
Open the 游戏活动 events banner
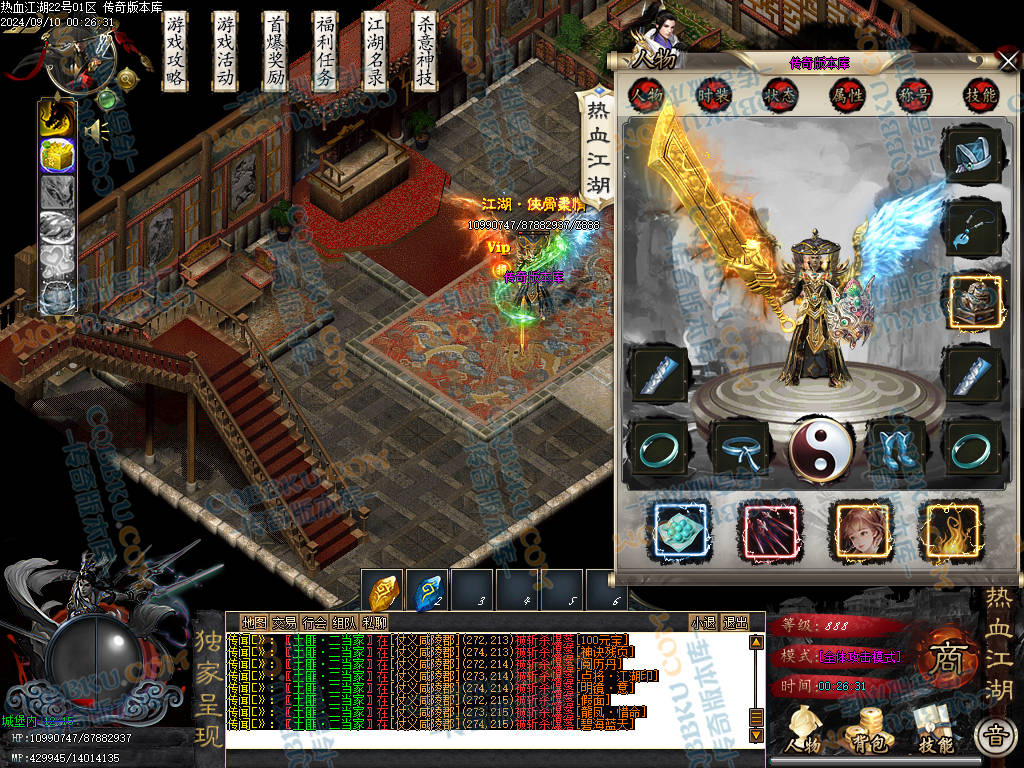pos(226,52)
